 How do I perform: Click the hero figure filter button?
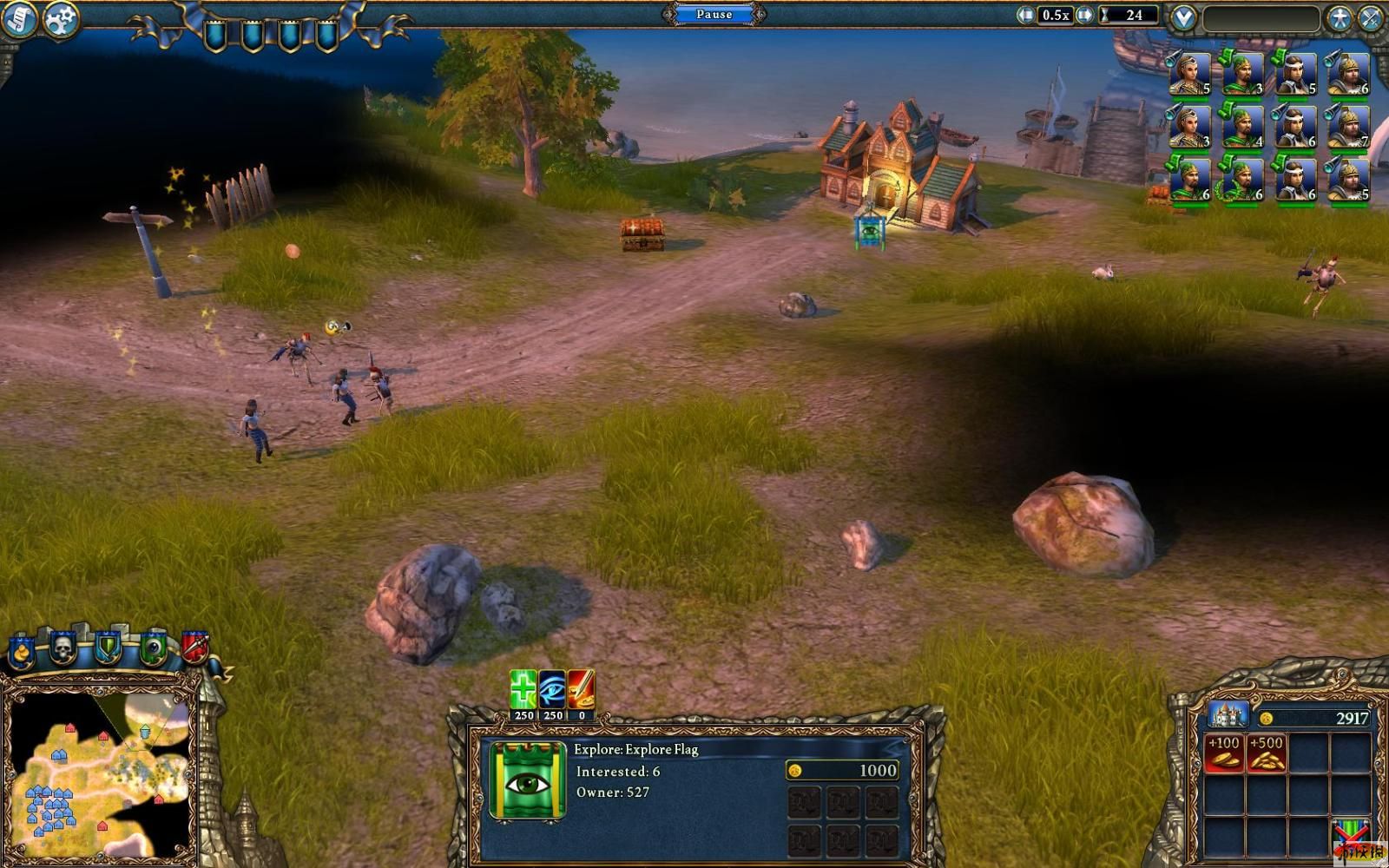[1340, 18]
